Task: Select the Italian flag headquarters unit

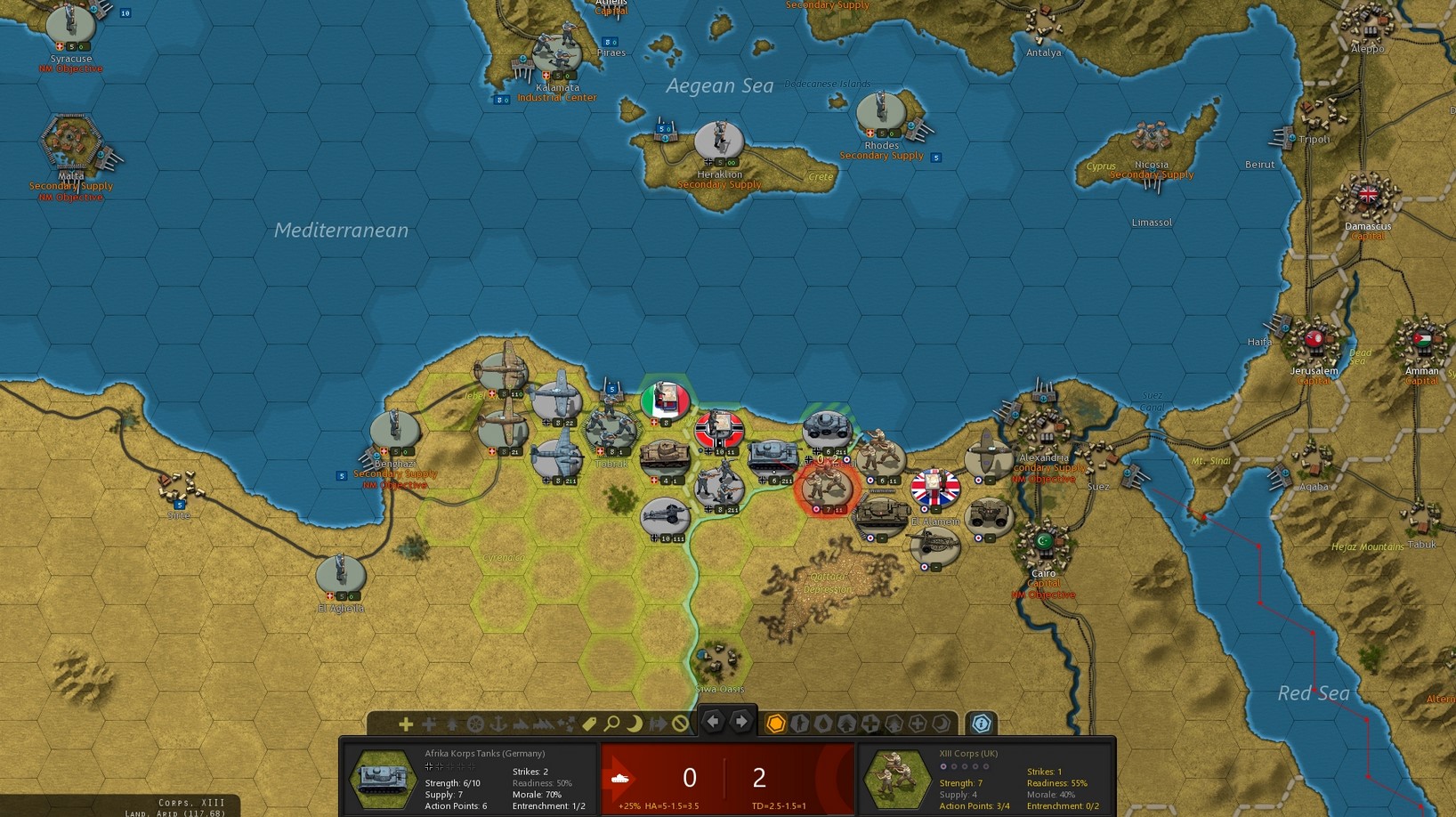Action: 665,400
